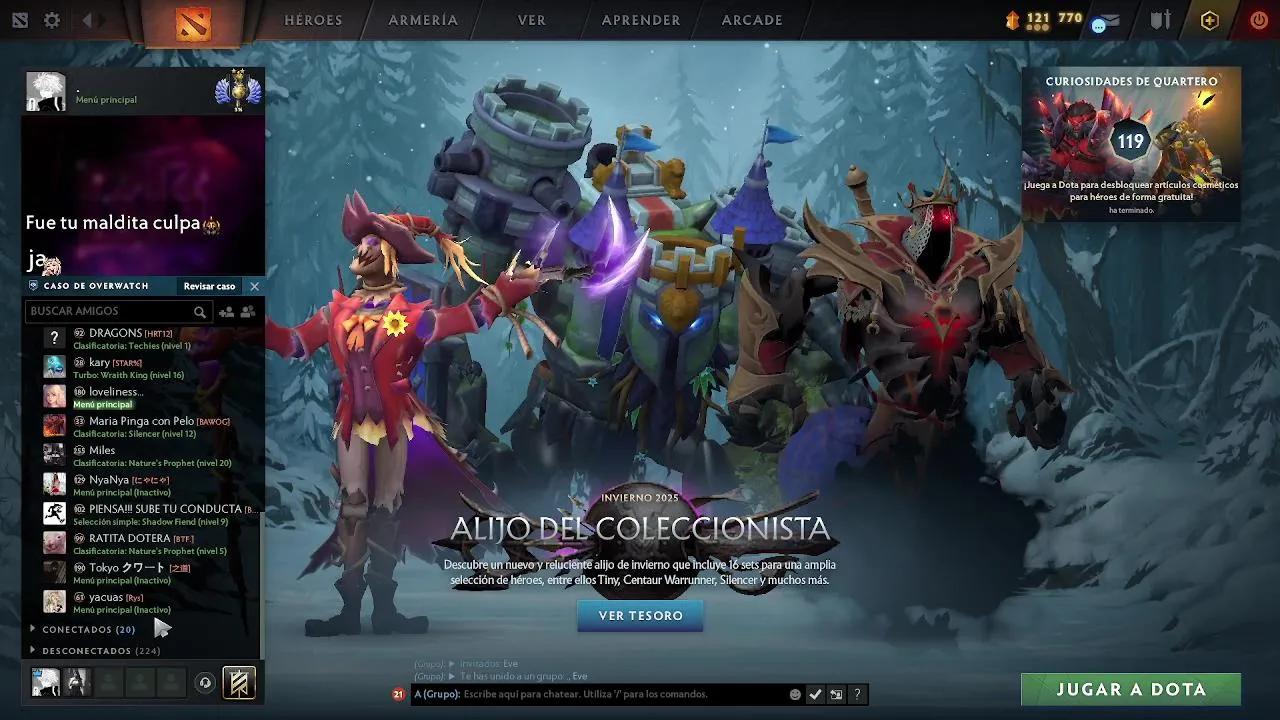Screen dimensions: 1280x720
Task: Open the find party groups icon
Action: [x=248, y=312]
